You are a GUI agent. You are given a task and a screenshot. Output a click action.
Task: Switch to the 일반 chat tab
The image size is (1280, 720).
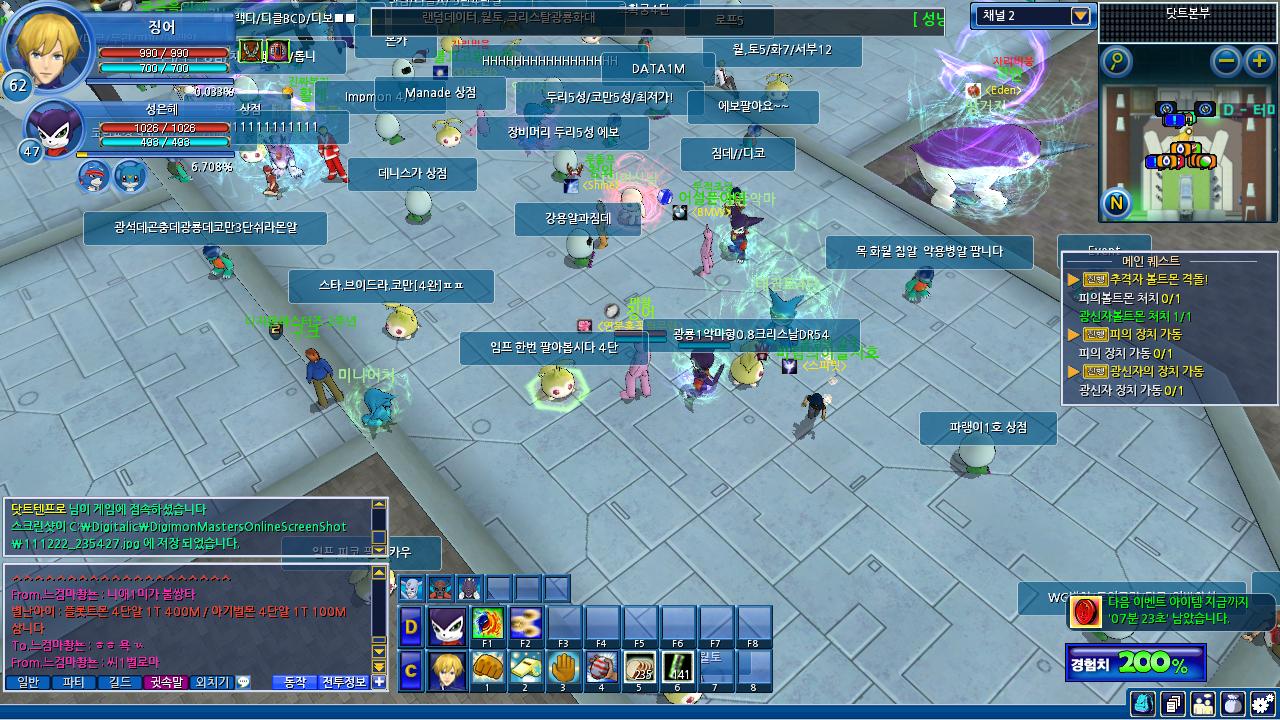(28, 682)
